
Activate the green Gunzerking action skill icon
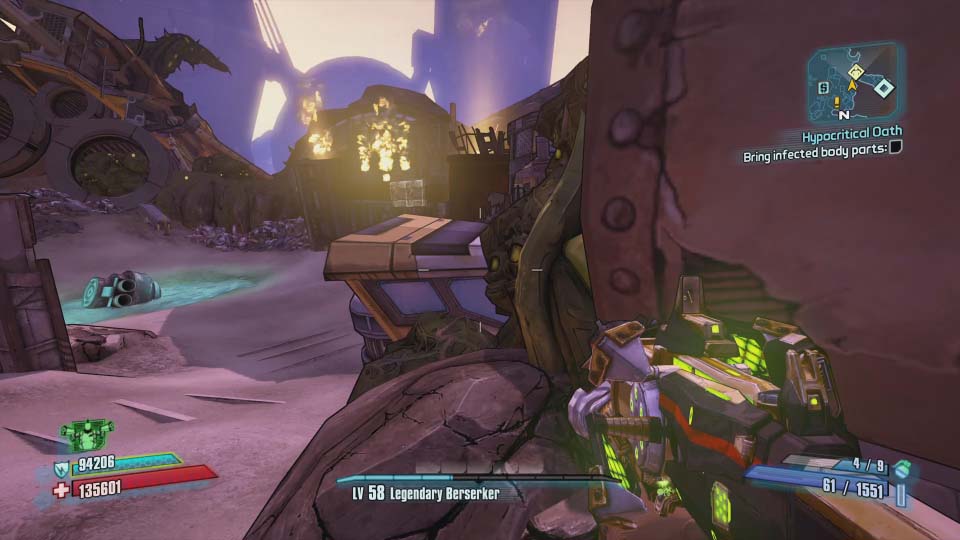pyautogui.click(x=87, y=434)
